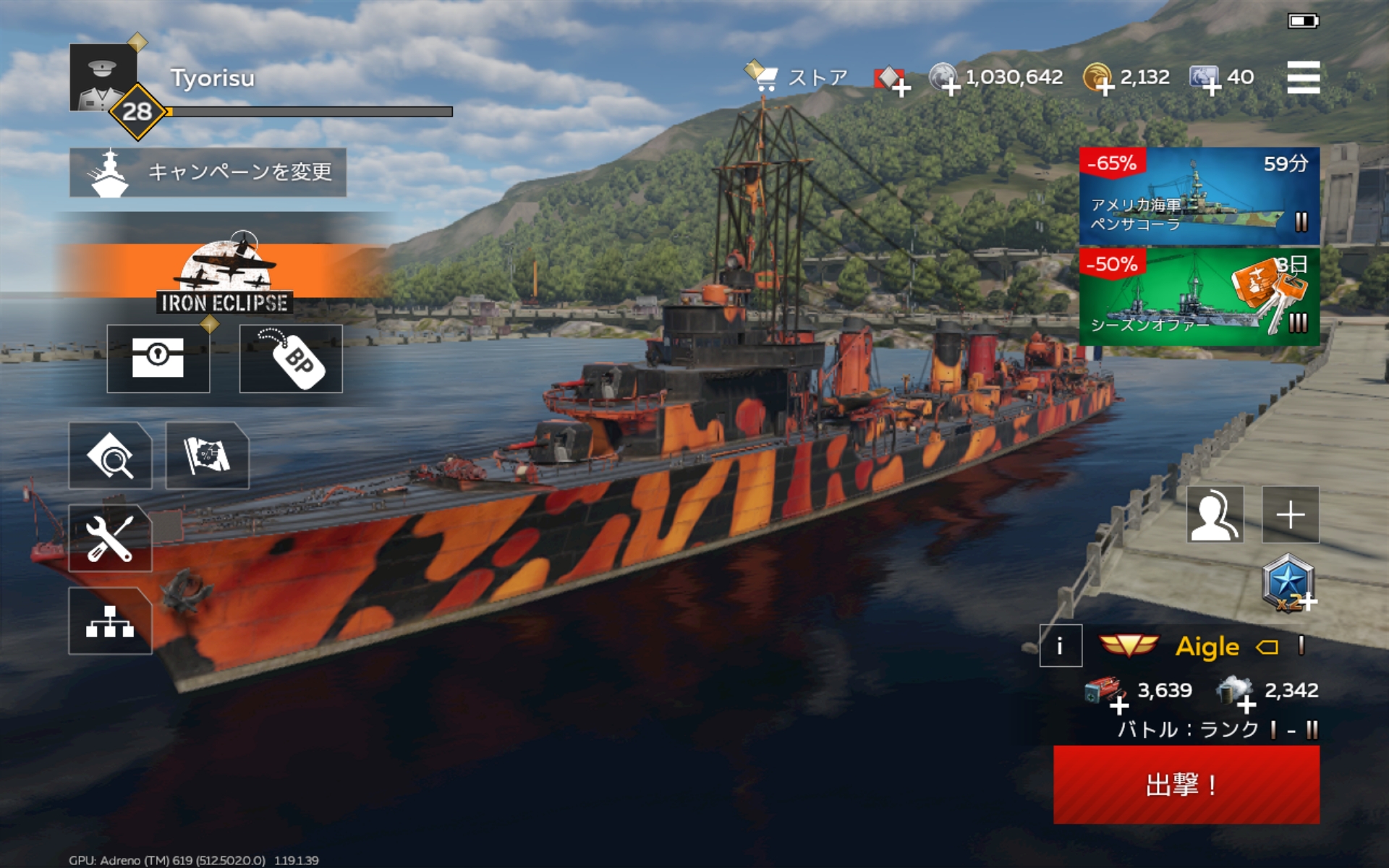
Task: View the -50% season offer
Action: 1199,297
